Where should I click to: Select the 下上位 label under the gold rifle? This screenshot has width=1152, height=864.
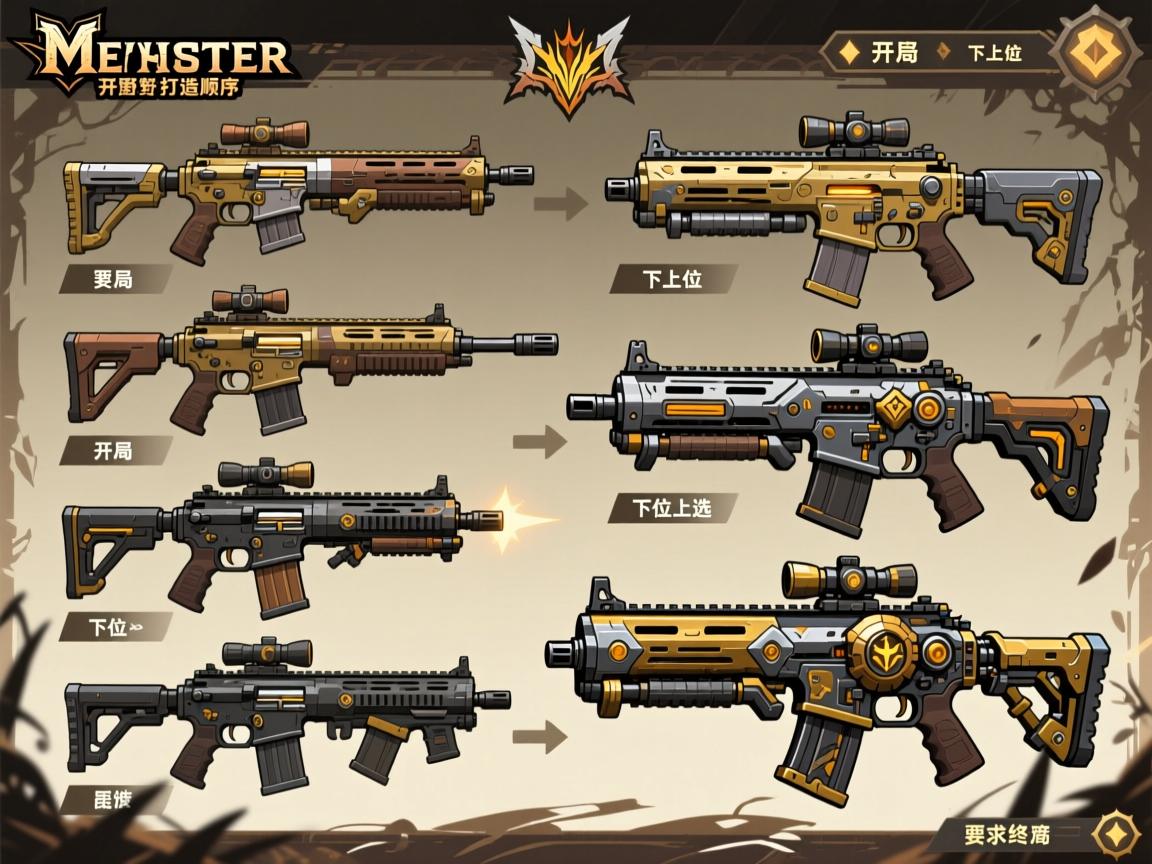(x=670, y=278)
